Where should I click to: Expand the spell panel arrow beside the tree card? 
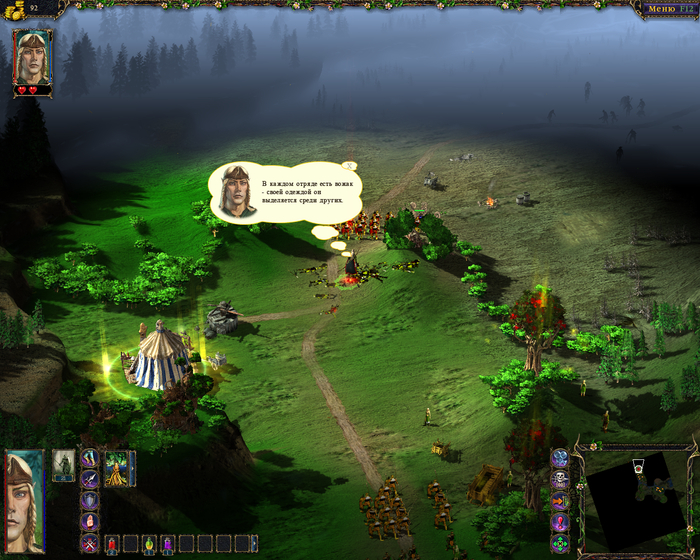133,468
